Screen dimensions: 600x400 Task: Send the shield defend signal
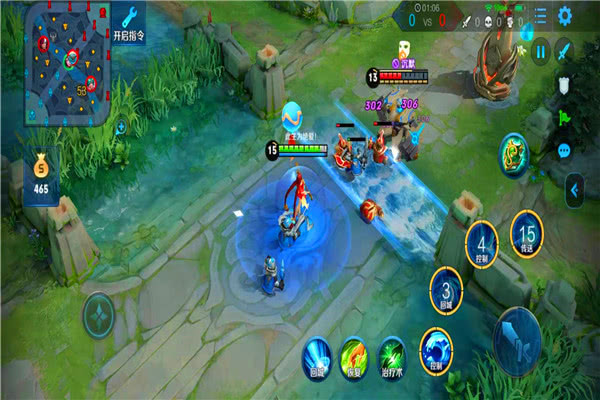coord(564,84)
